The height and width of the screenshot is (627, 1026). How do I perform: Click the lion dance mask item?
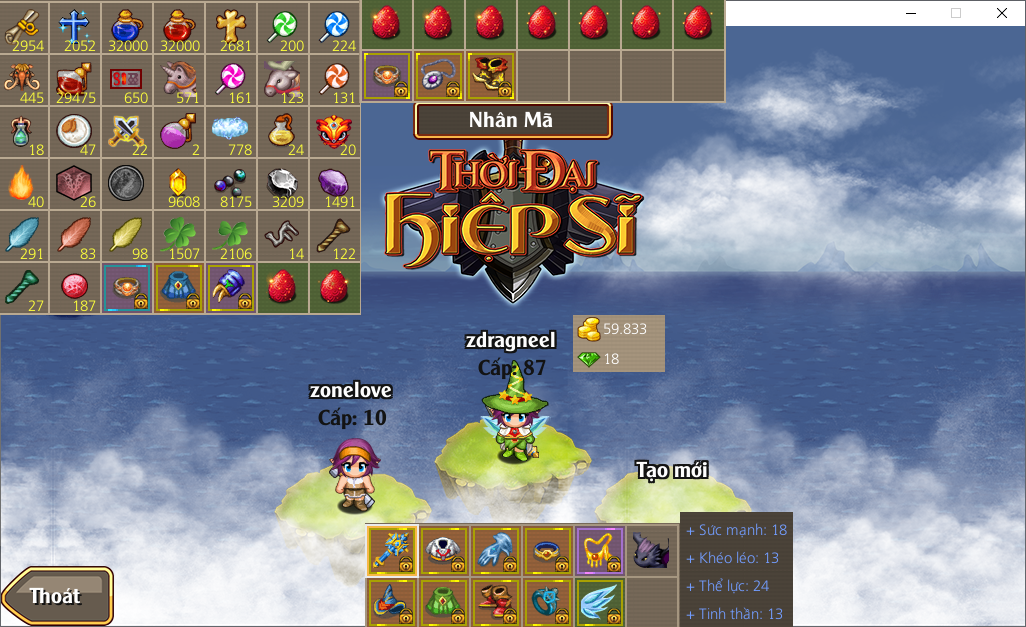click(335, 131)
